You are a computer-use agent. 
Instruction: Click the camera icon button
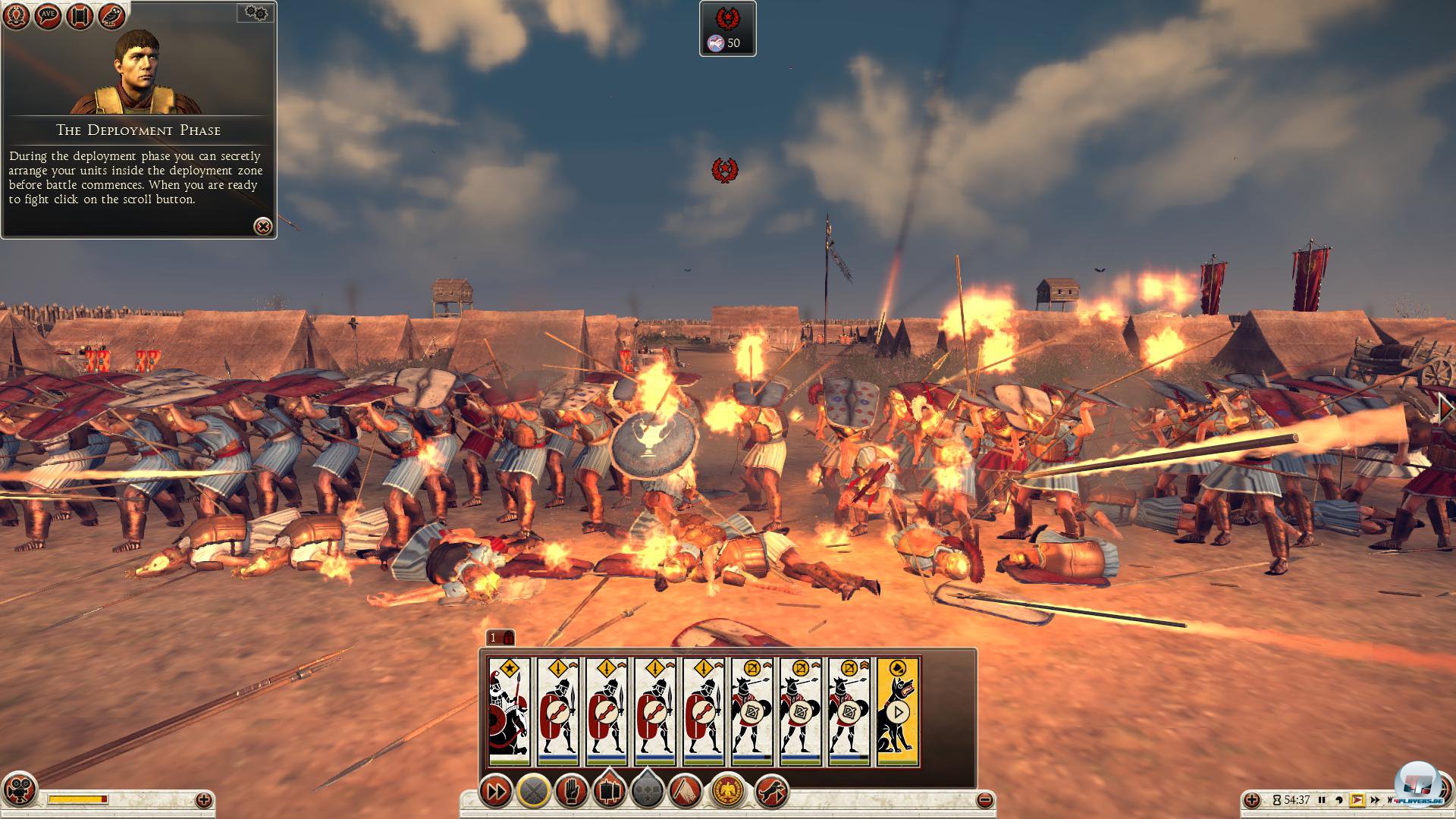[19, 789]
